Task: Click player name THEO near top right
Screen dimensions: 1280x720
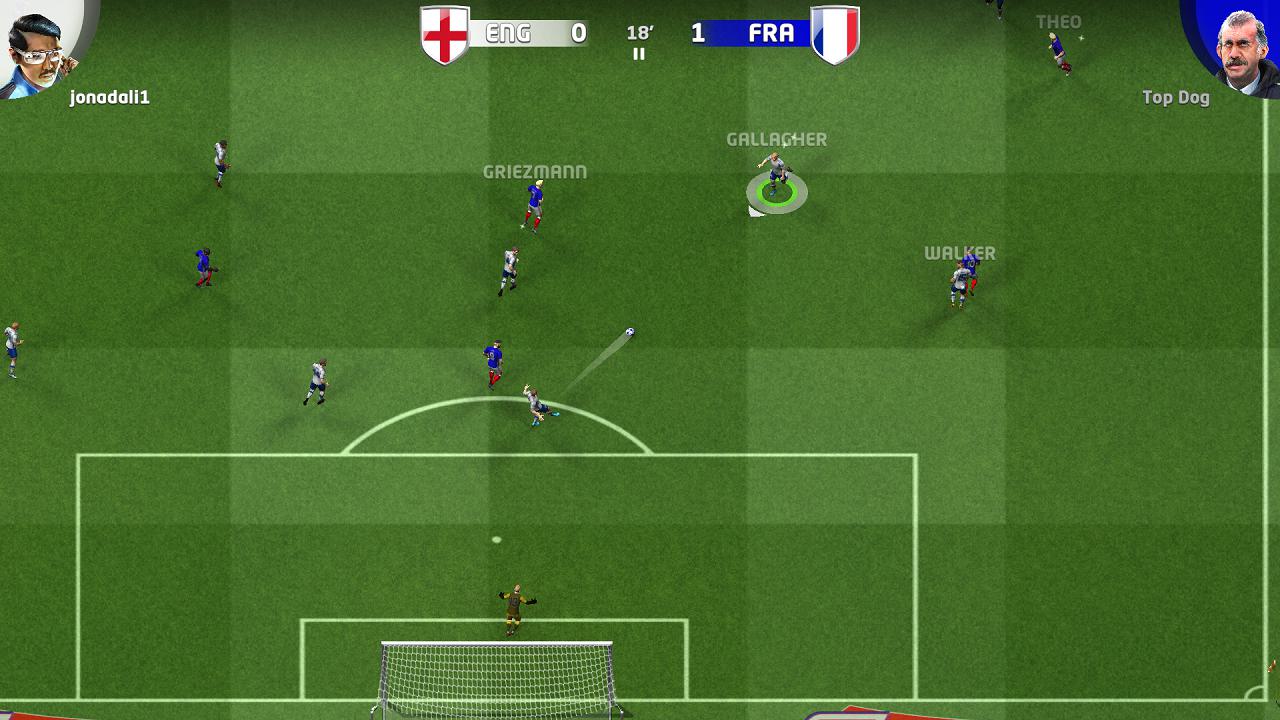Action: point(1061,20)
